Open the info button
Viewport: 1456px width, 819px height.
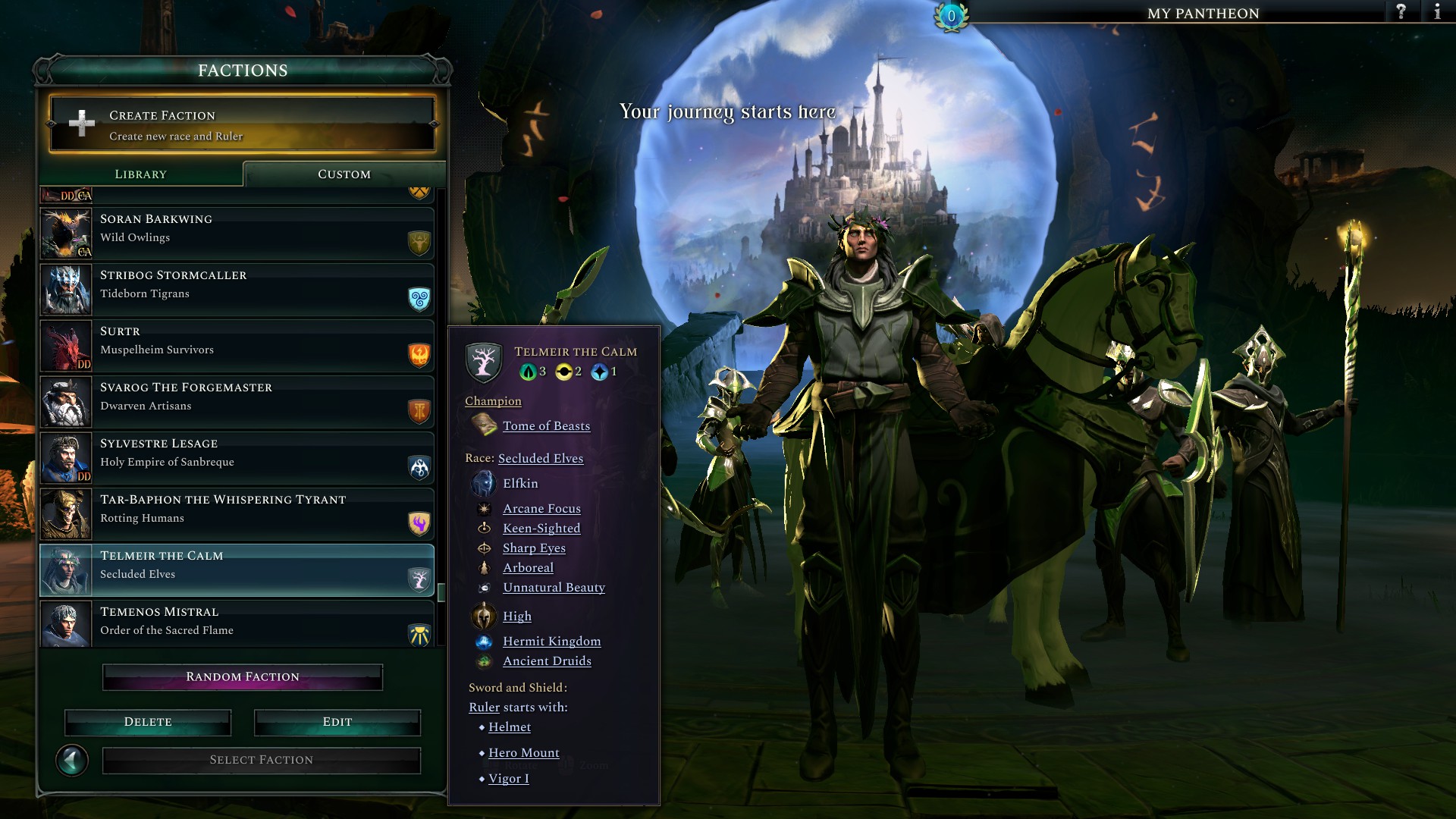[1437, 12]
